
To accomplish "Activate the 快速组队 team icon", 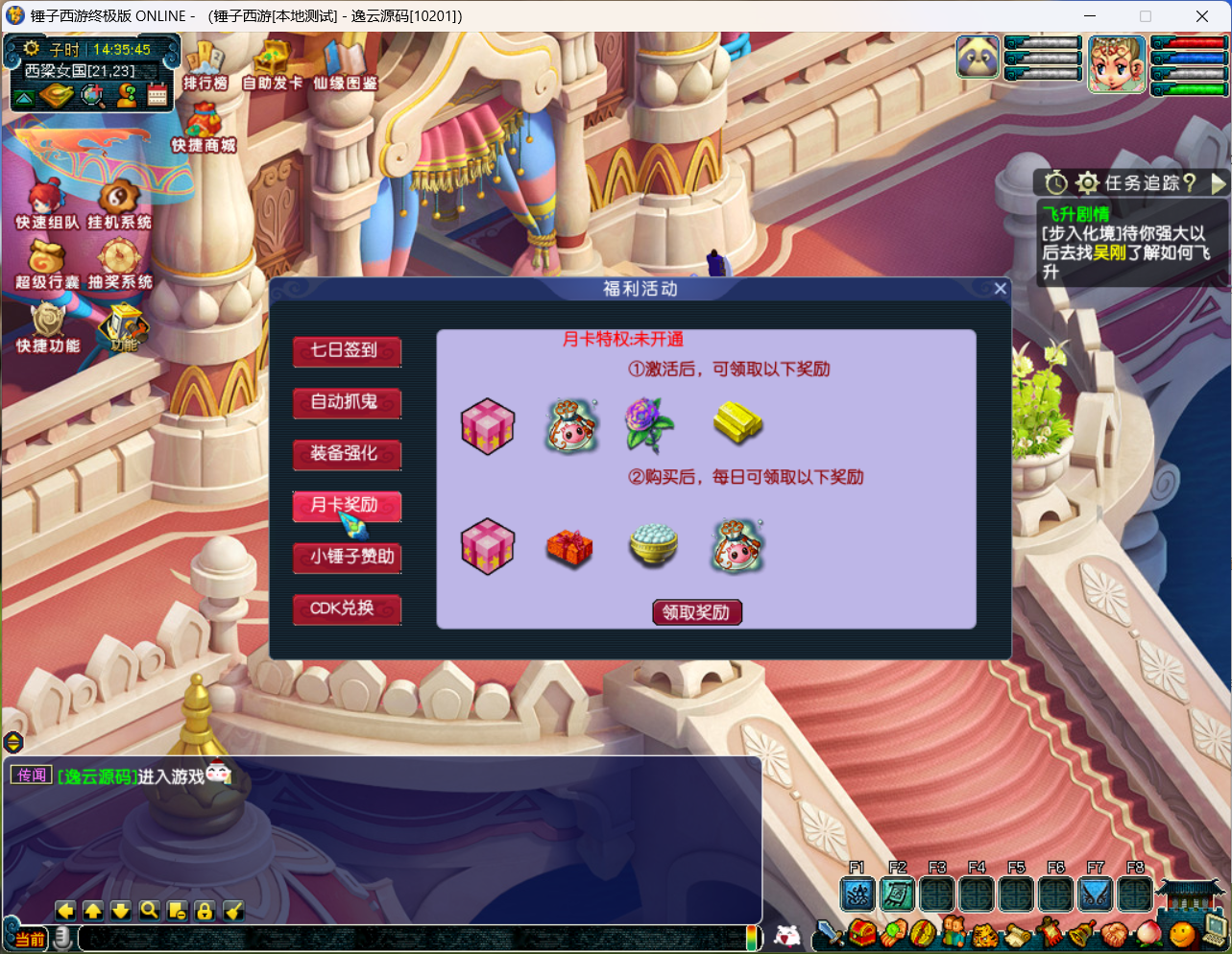I will click(46, 203).
